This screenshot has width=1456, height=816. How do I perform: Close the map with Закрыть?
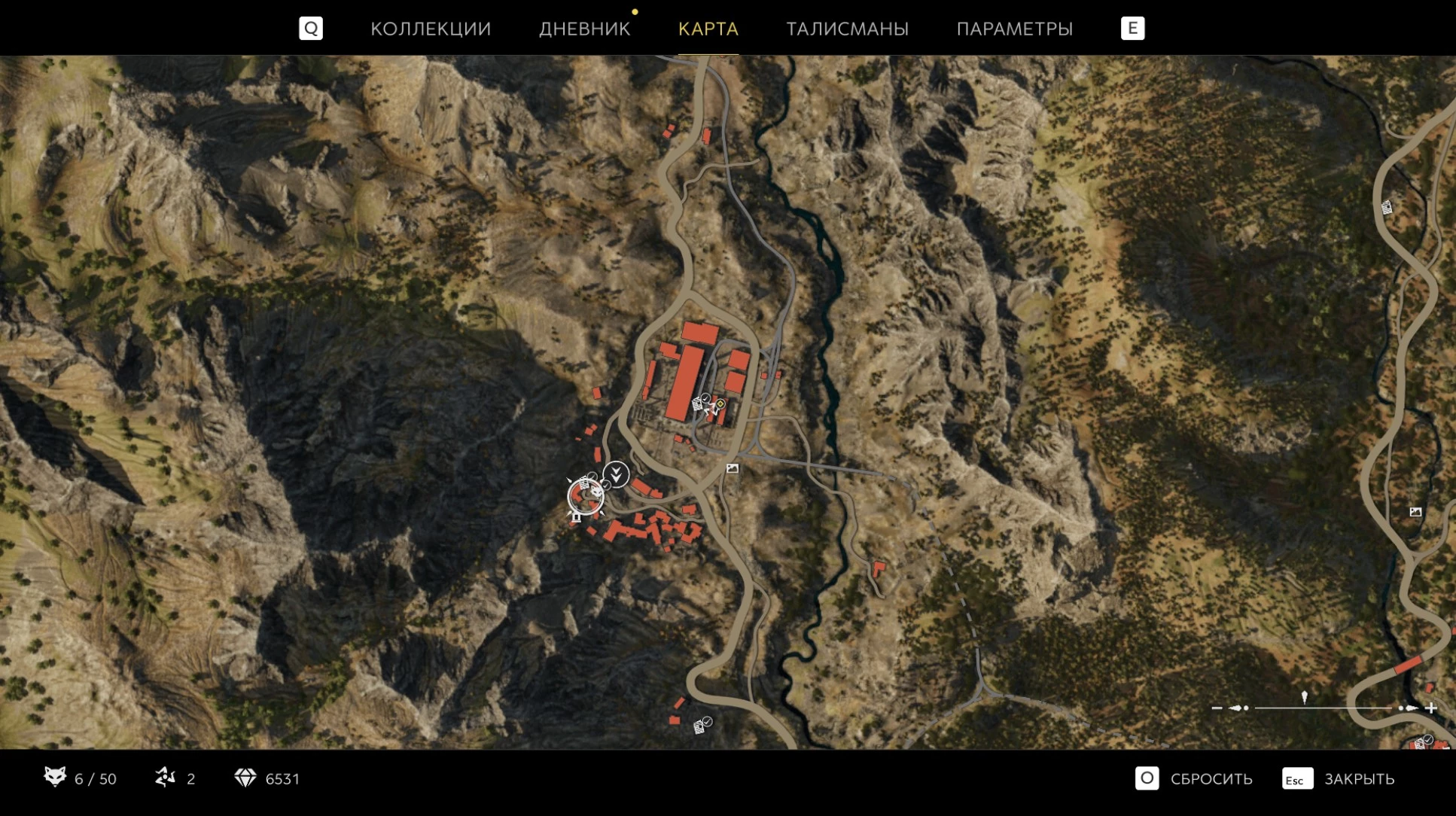pos(1339,778)
